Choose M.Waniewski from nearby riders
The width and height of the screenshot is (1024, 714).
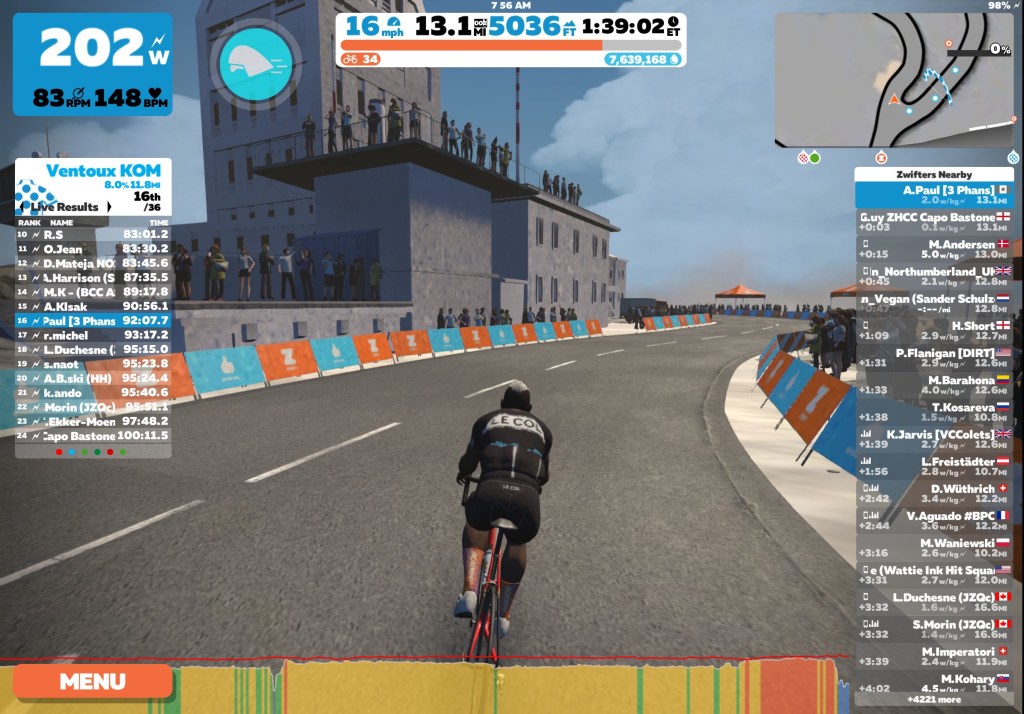(934, 547)
